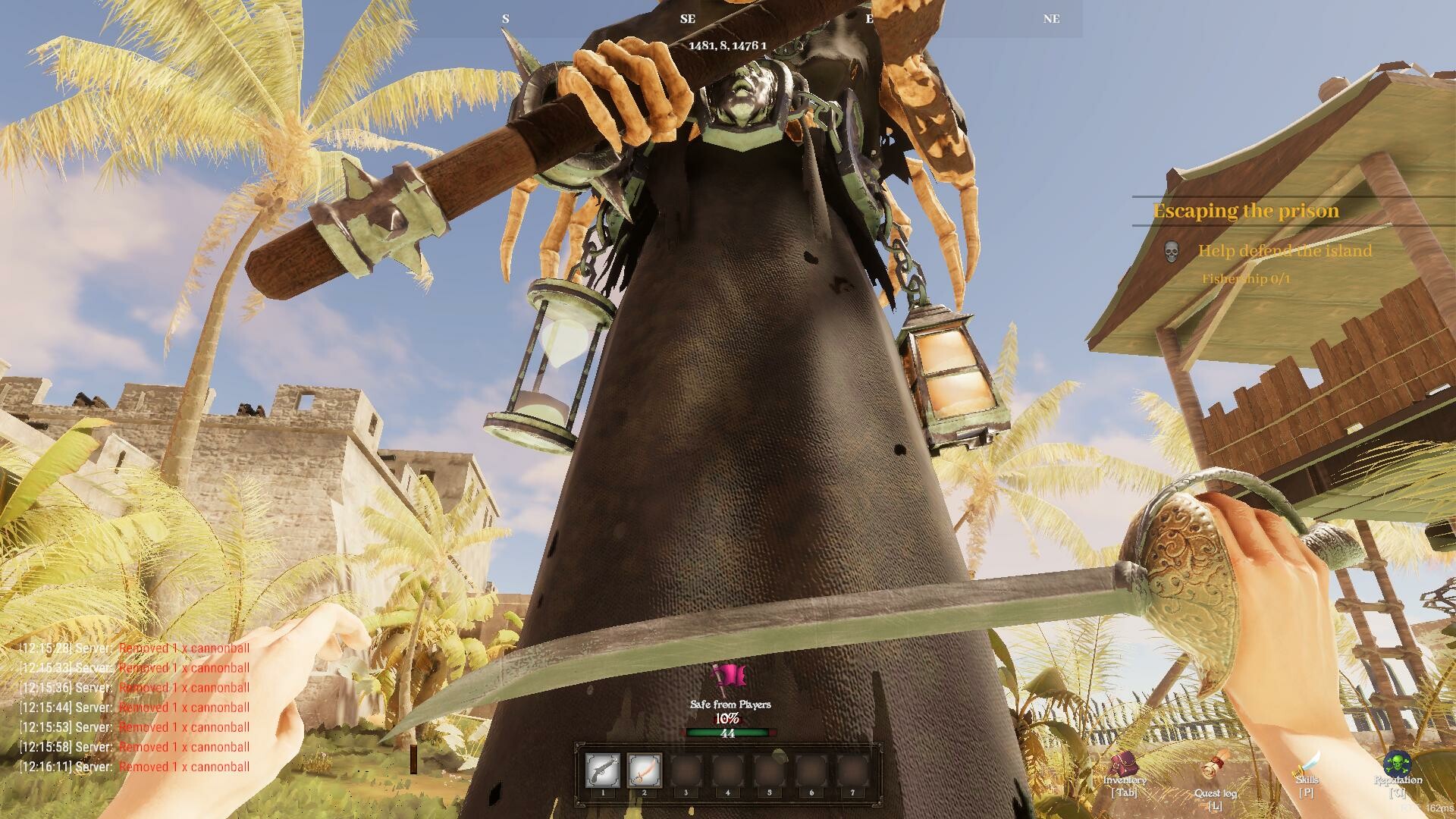The width and height of the screenshot is (1456, 819).
Task: Click the Help defend the island objective
Action: [x=1285, y=251]
